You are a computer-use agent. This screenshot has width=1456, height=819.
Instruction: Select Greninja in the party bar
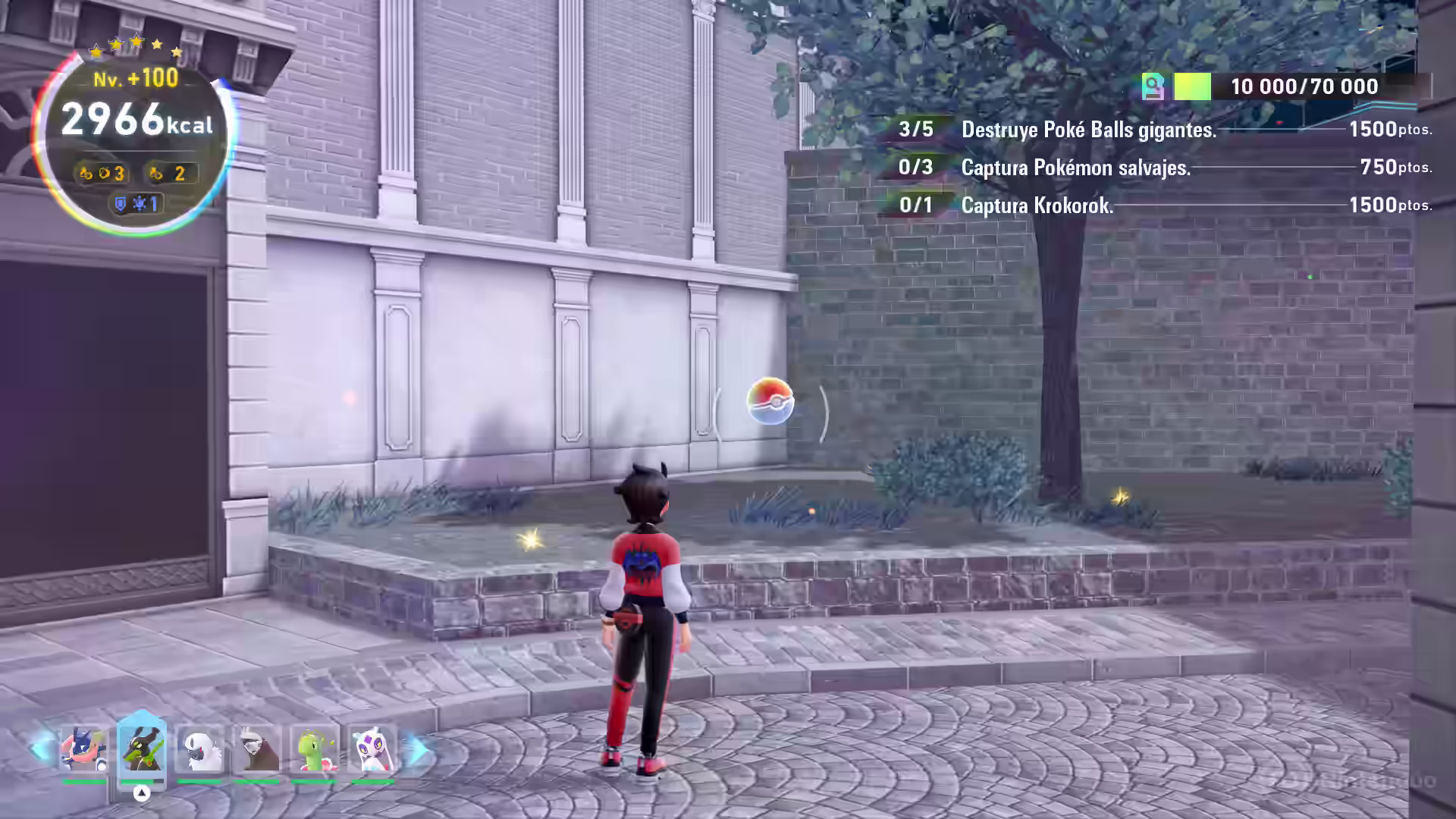[83, 749]
